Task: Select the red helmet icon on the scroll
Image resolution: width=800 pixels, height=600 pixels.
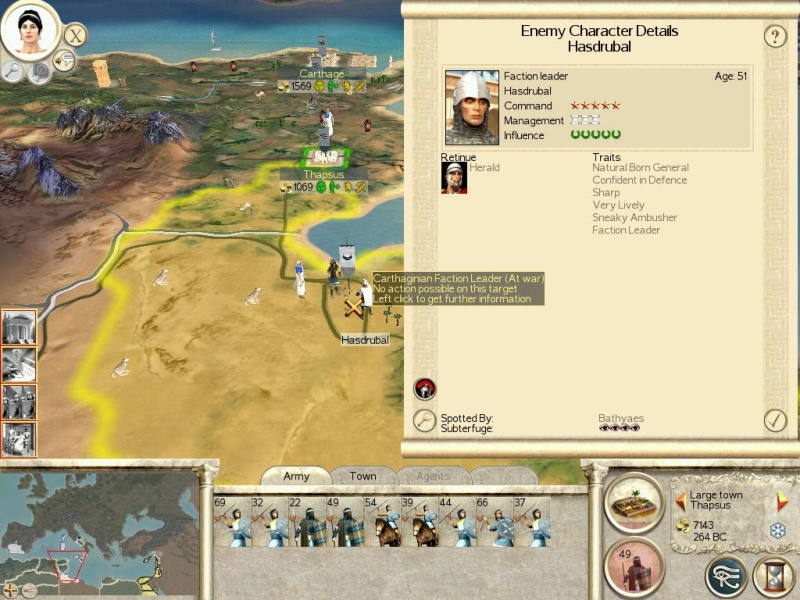Action: pyautogui.click(x=424, y=389)
